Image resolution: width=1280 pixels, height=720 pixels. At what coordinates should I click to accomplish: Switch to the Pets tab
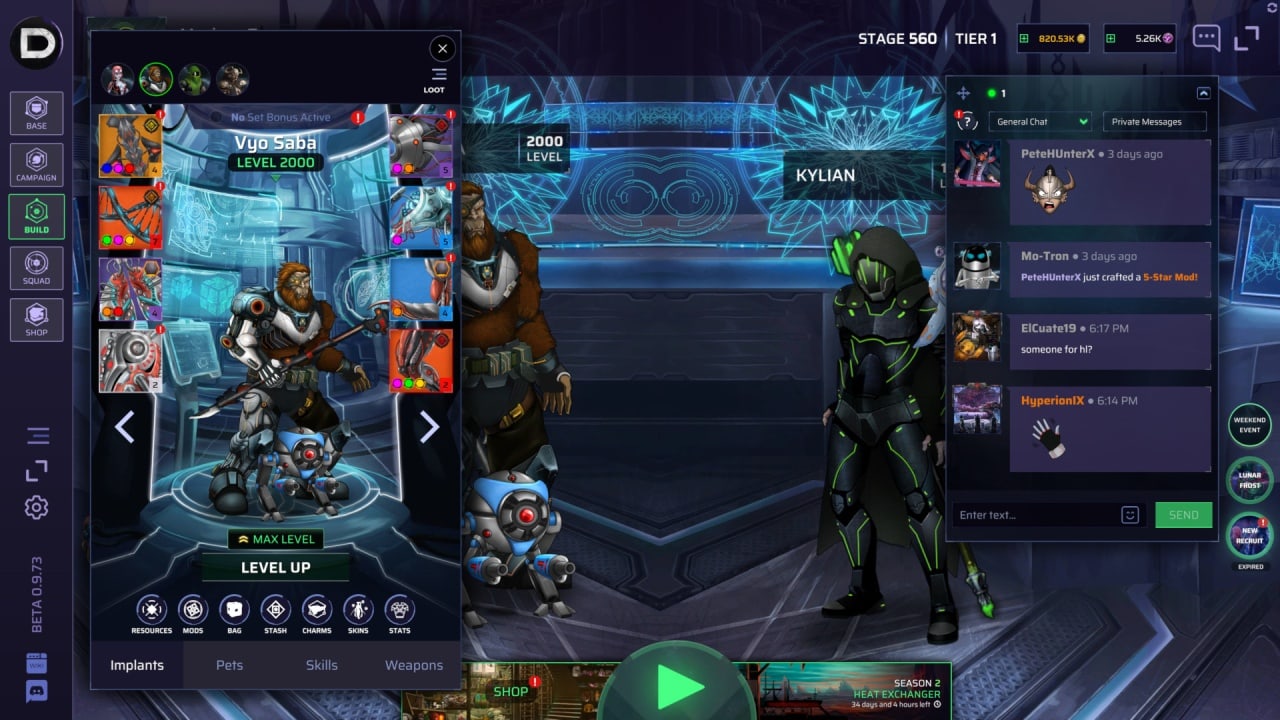tap(229, 665)
